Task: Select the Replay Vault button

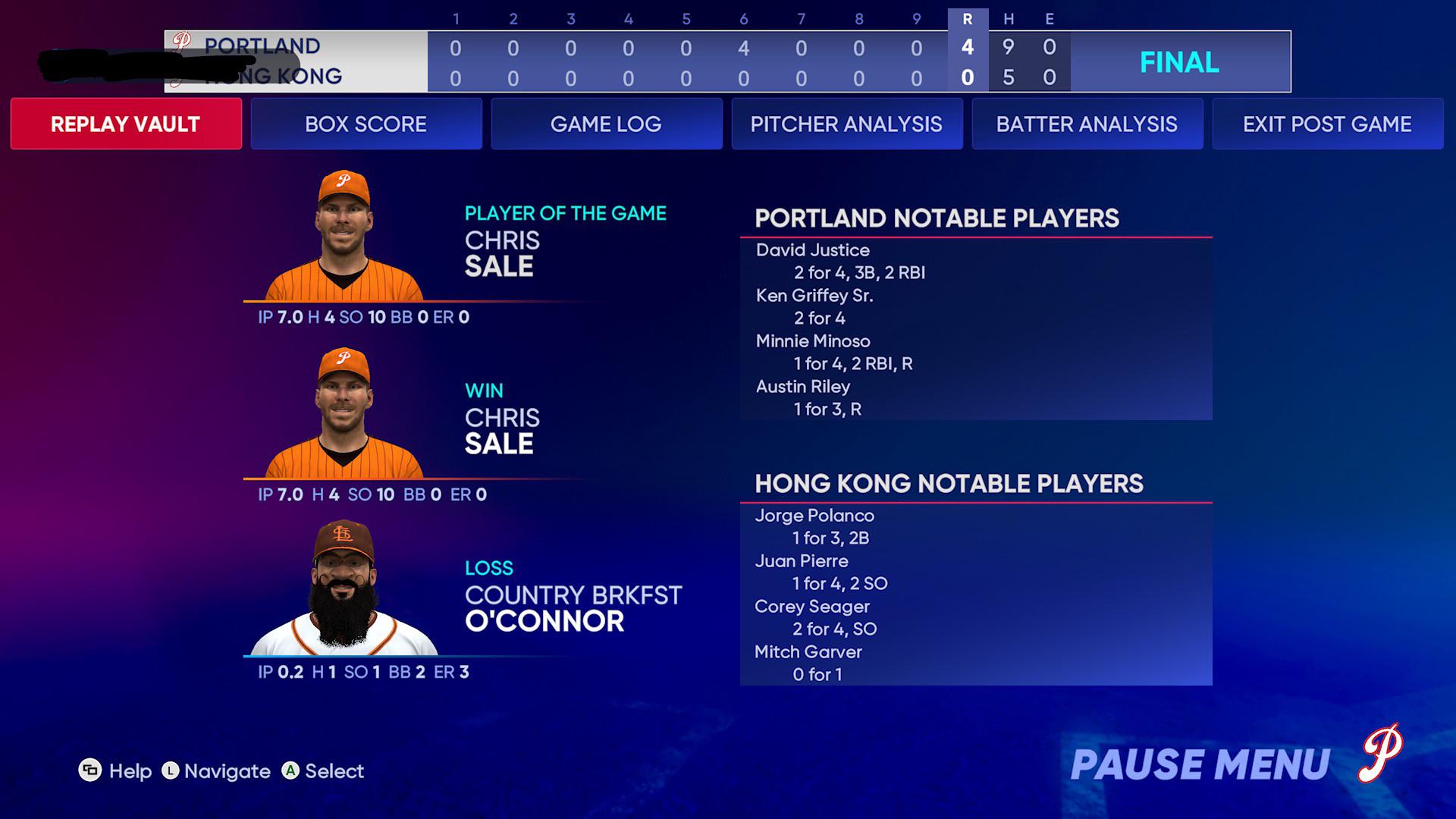Action: click(125, 124)
